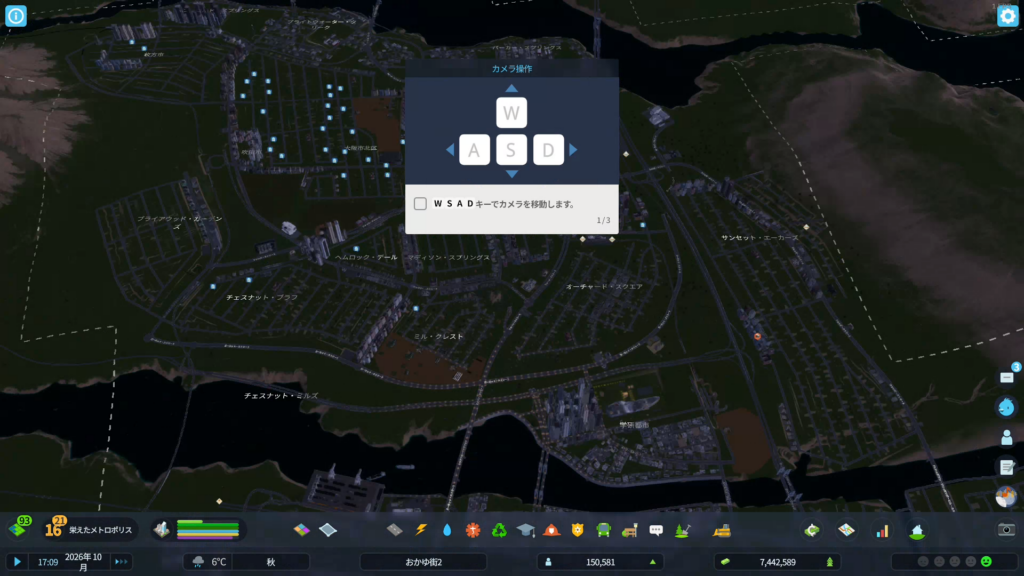Click the play simulation button

17,562
